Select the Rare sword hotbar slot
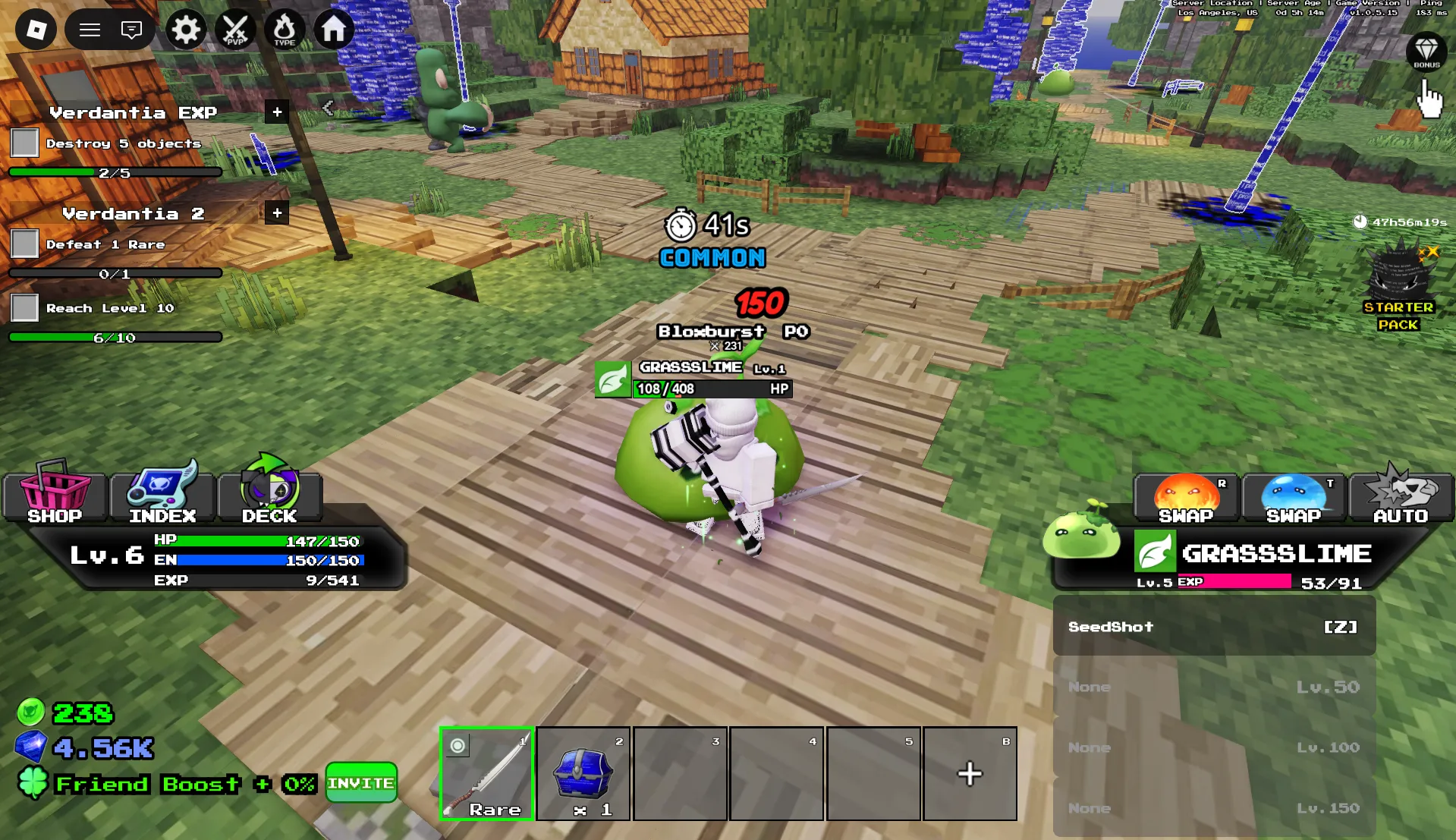This screenshot has width=1456, height=840. 487,773
